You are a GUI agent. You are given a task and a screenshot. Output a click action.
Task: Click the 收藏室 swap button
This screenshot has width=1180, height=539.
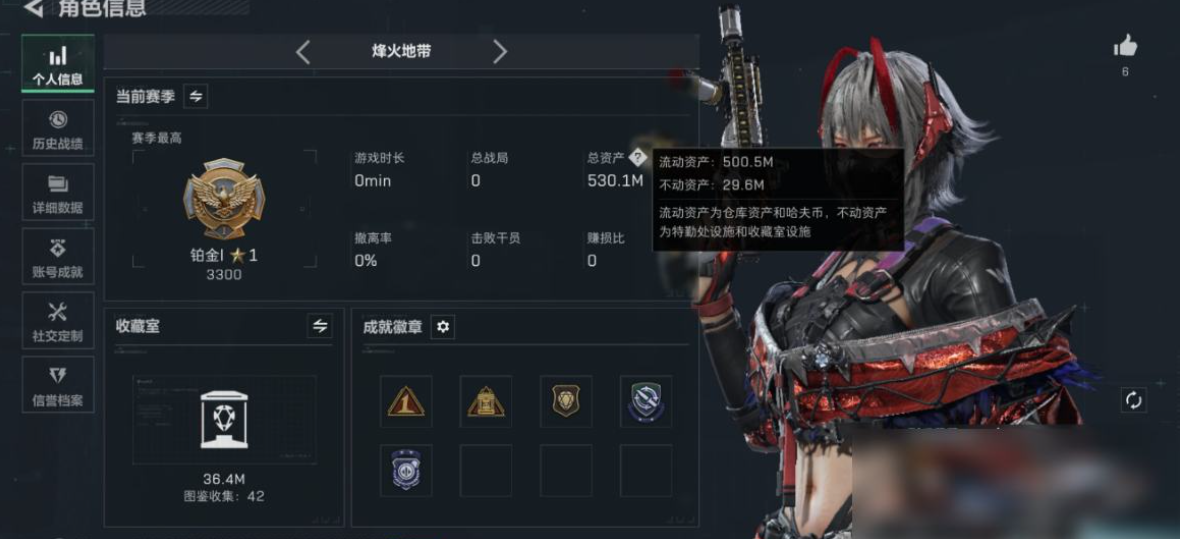[x=320, y=326]
